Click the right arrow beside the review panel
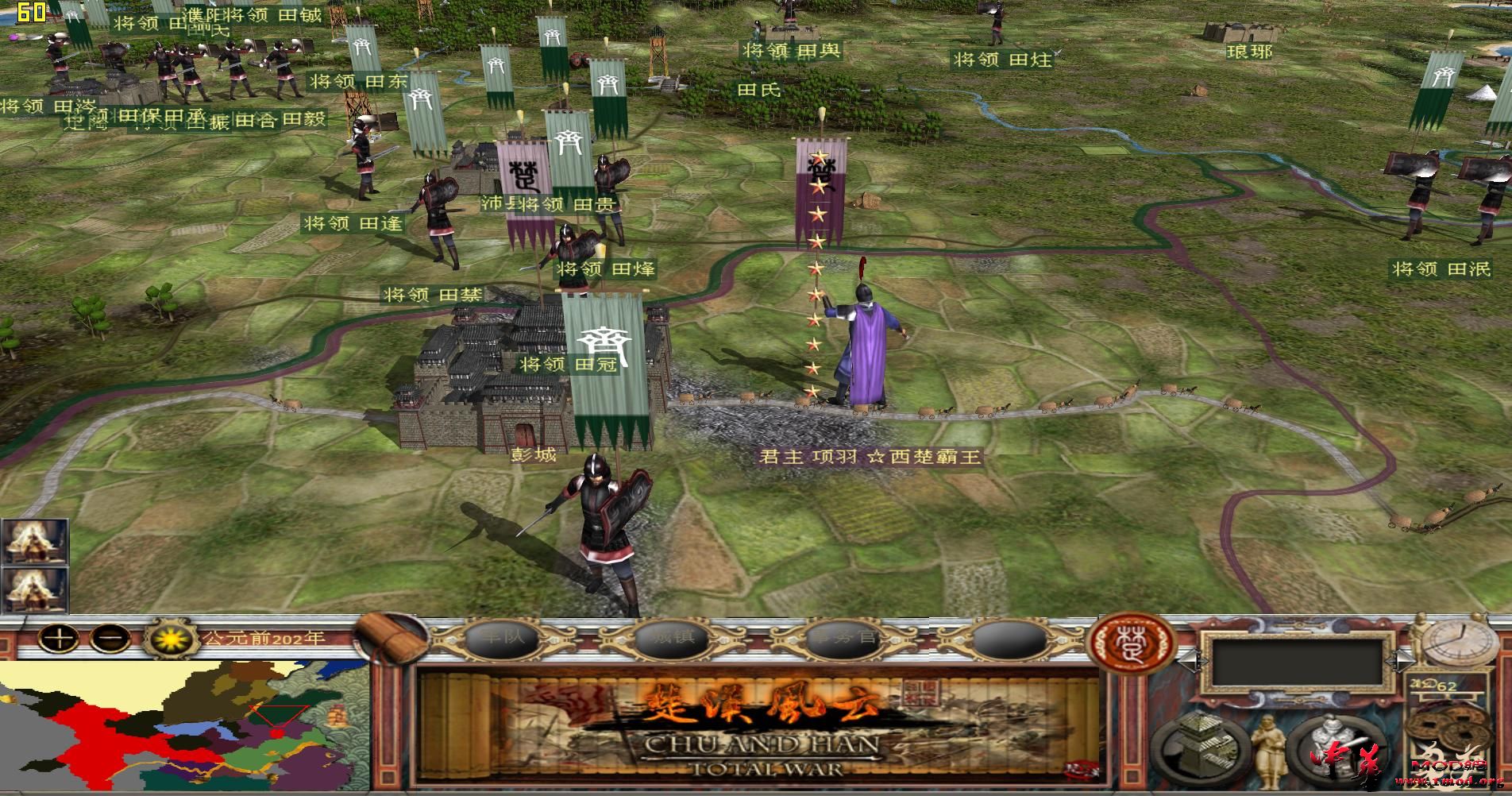 pyautogui.click(x=1400, y=660)
